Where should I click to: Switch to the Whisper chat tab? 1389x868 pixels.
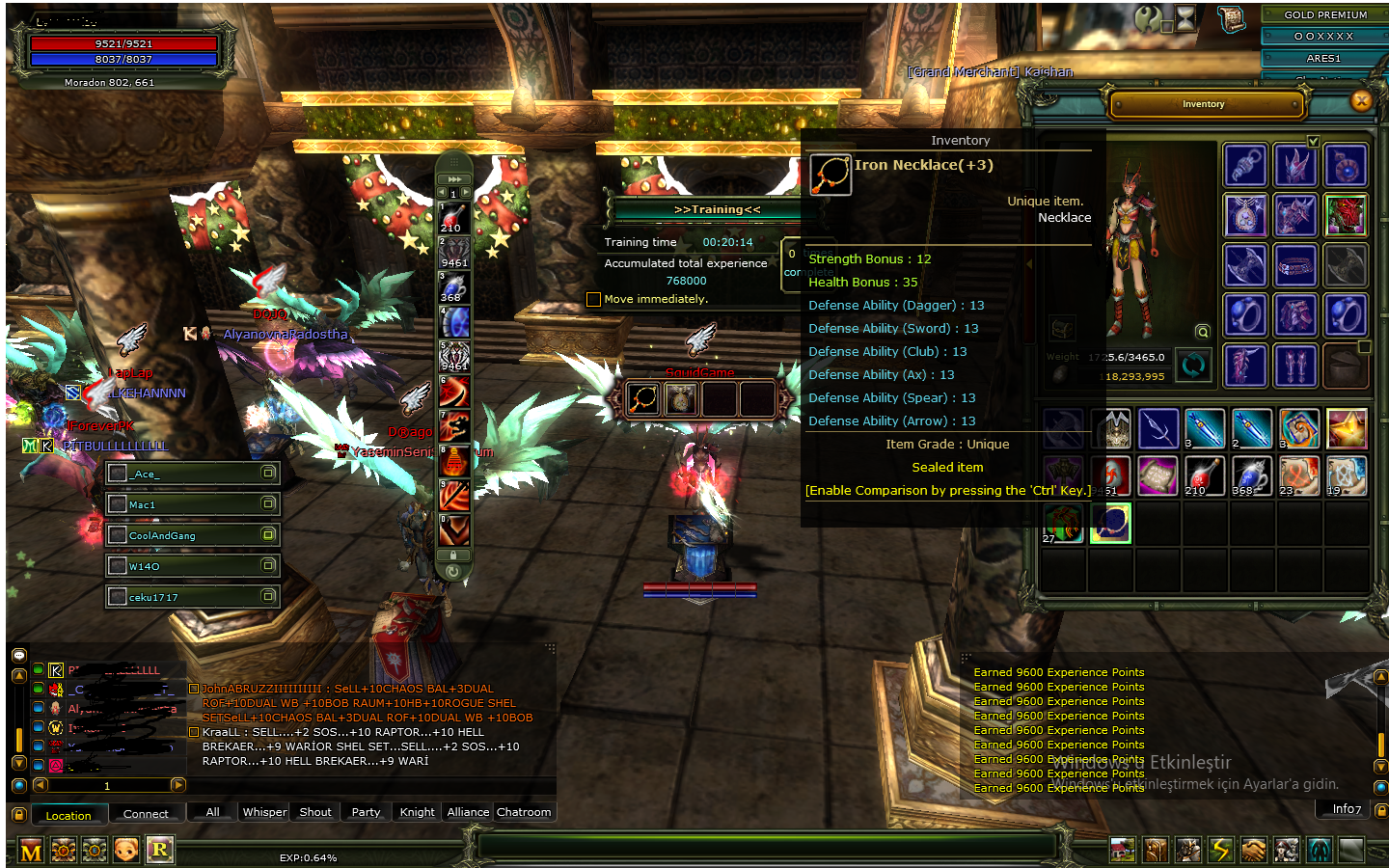[x=263, y=812]
